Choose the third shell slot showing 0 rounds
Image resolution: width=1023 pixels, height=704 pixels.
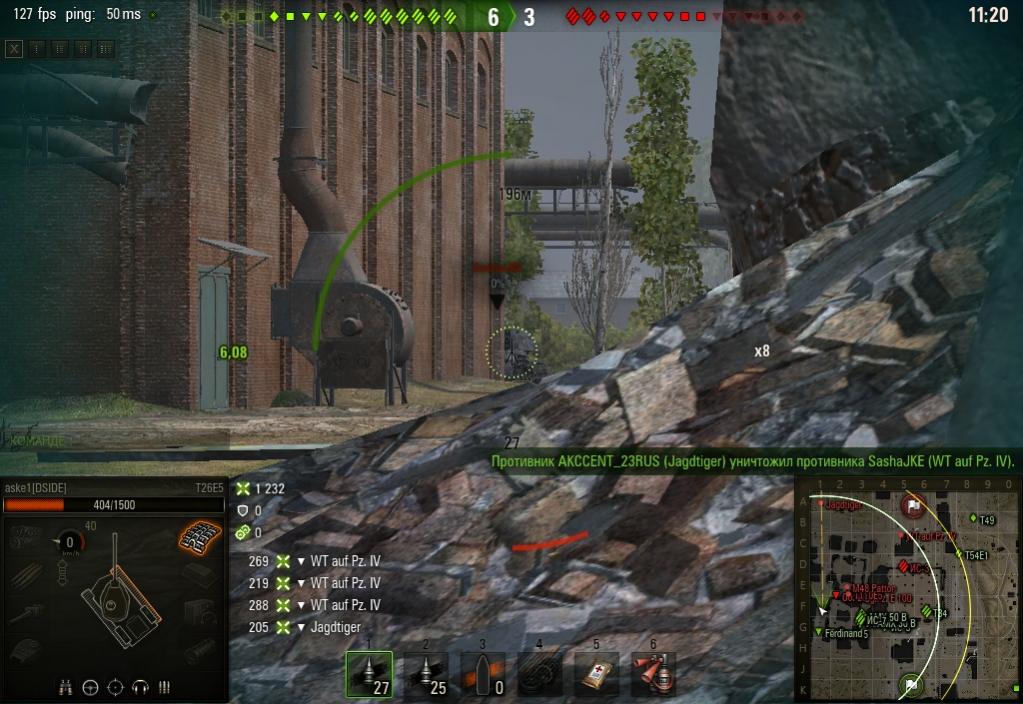pos(483,675)
